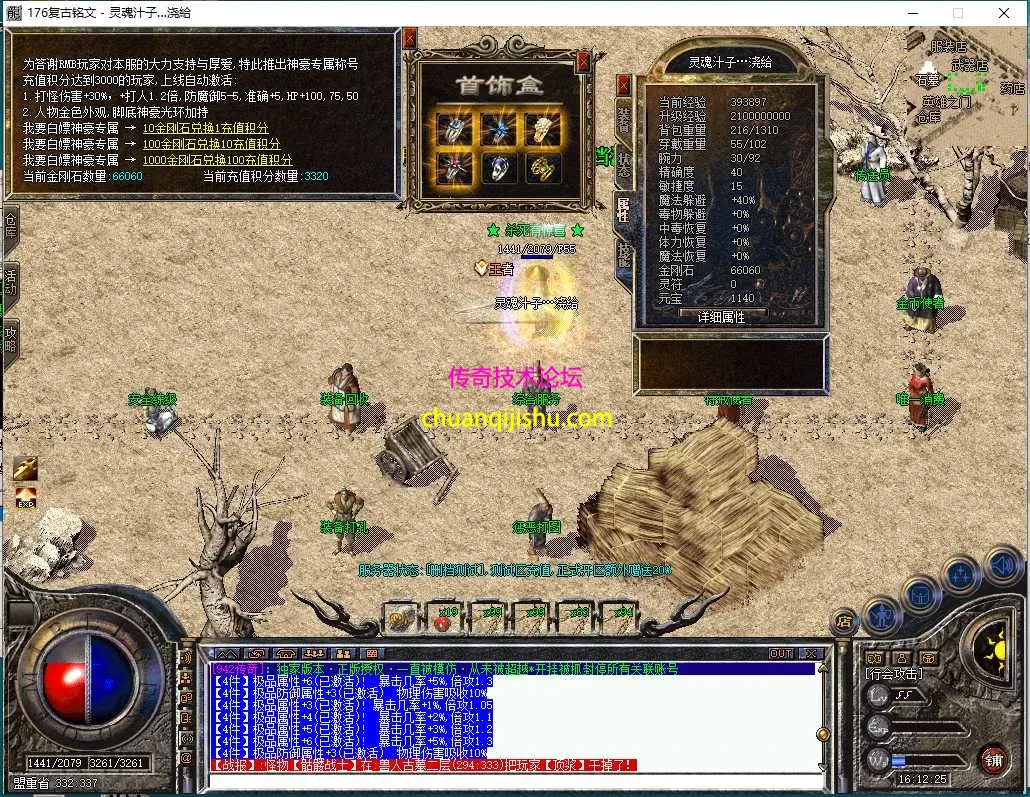This screenshot has height=797, width=1030.
Task: Maximize the game window
Action: point(957,13)
